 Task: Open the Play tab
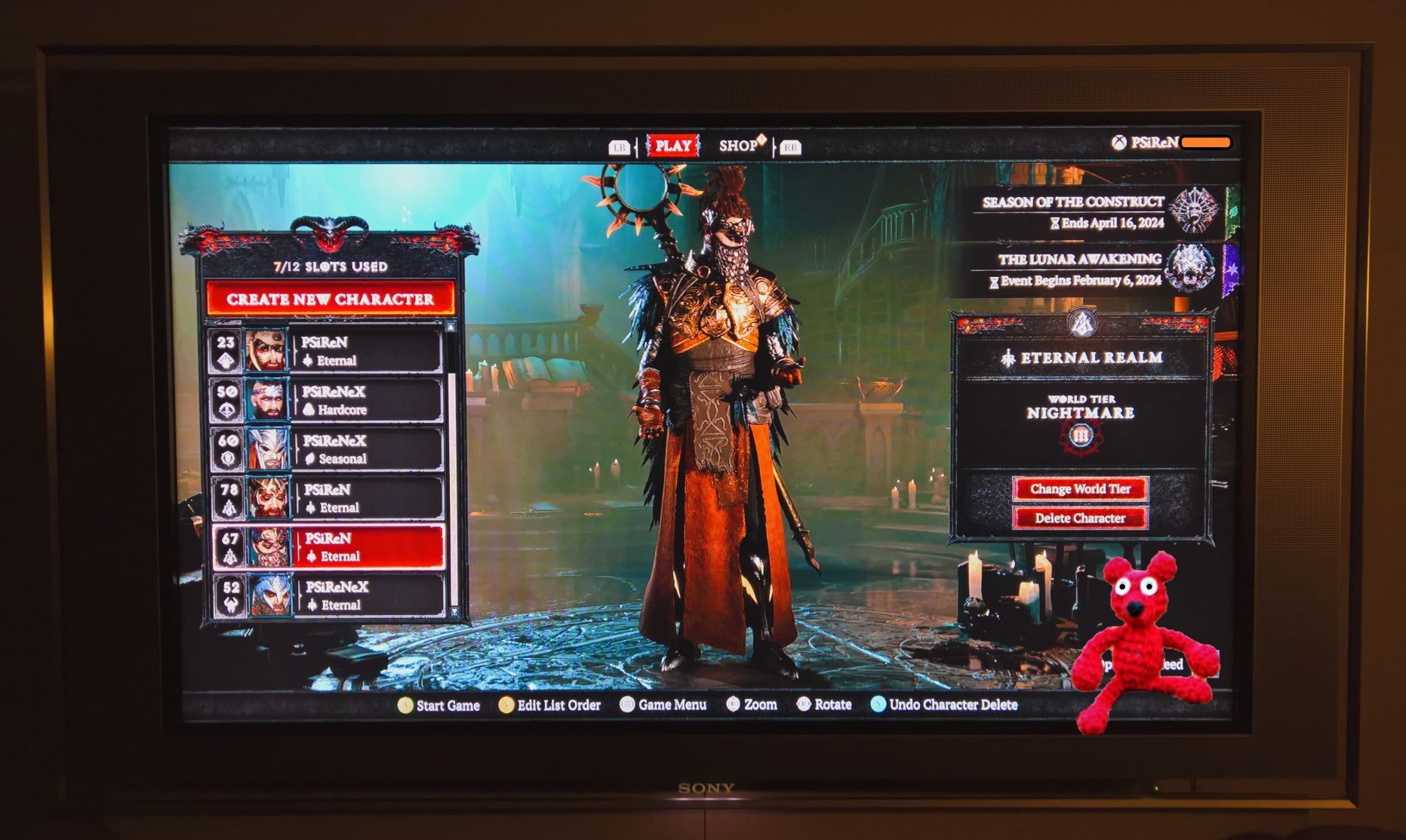tap(672, 146)
